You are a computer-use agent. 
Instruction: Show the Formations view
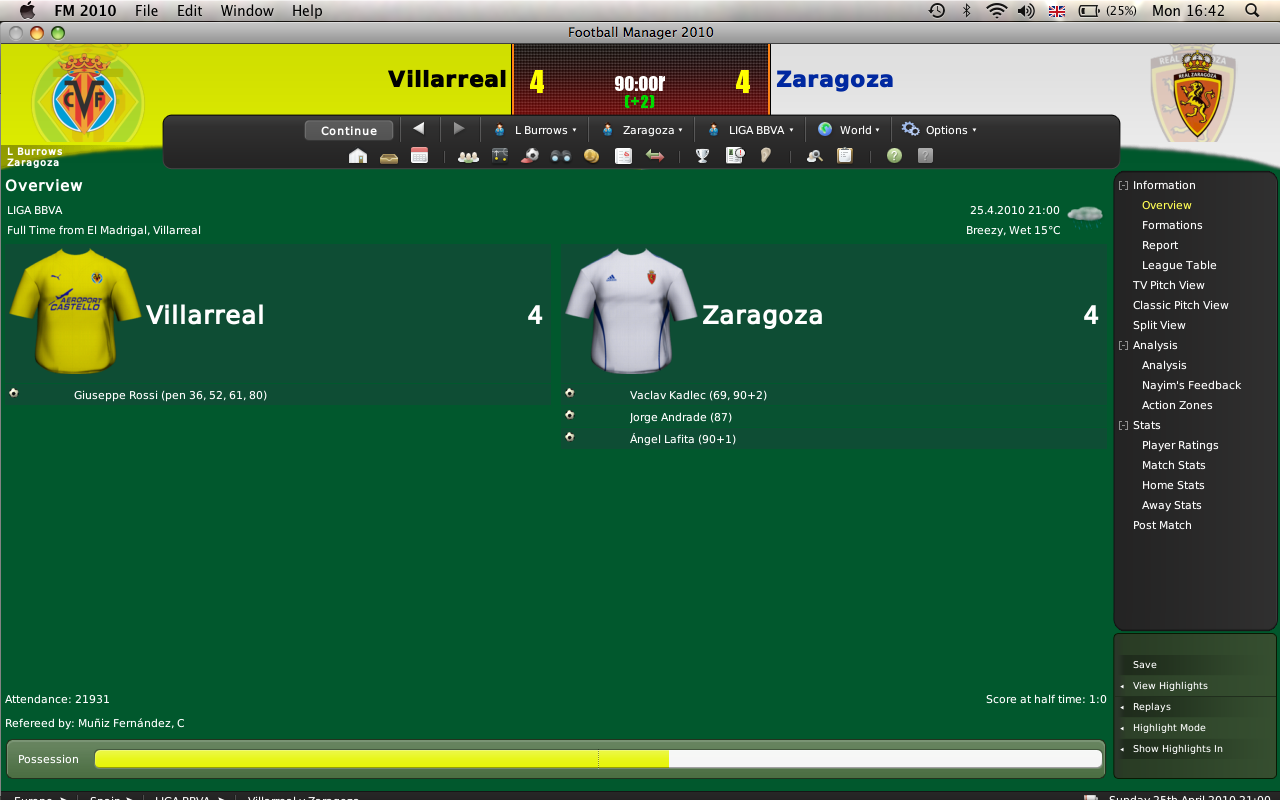pos(1172,225)
